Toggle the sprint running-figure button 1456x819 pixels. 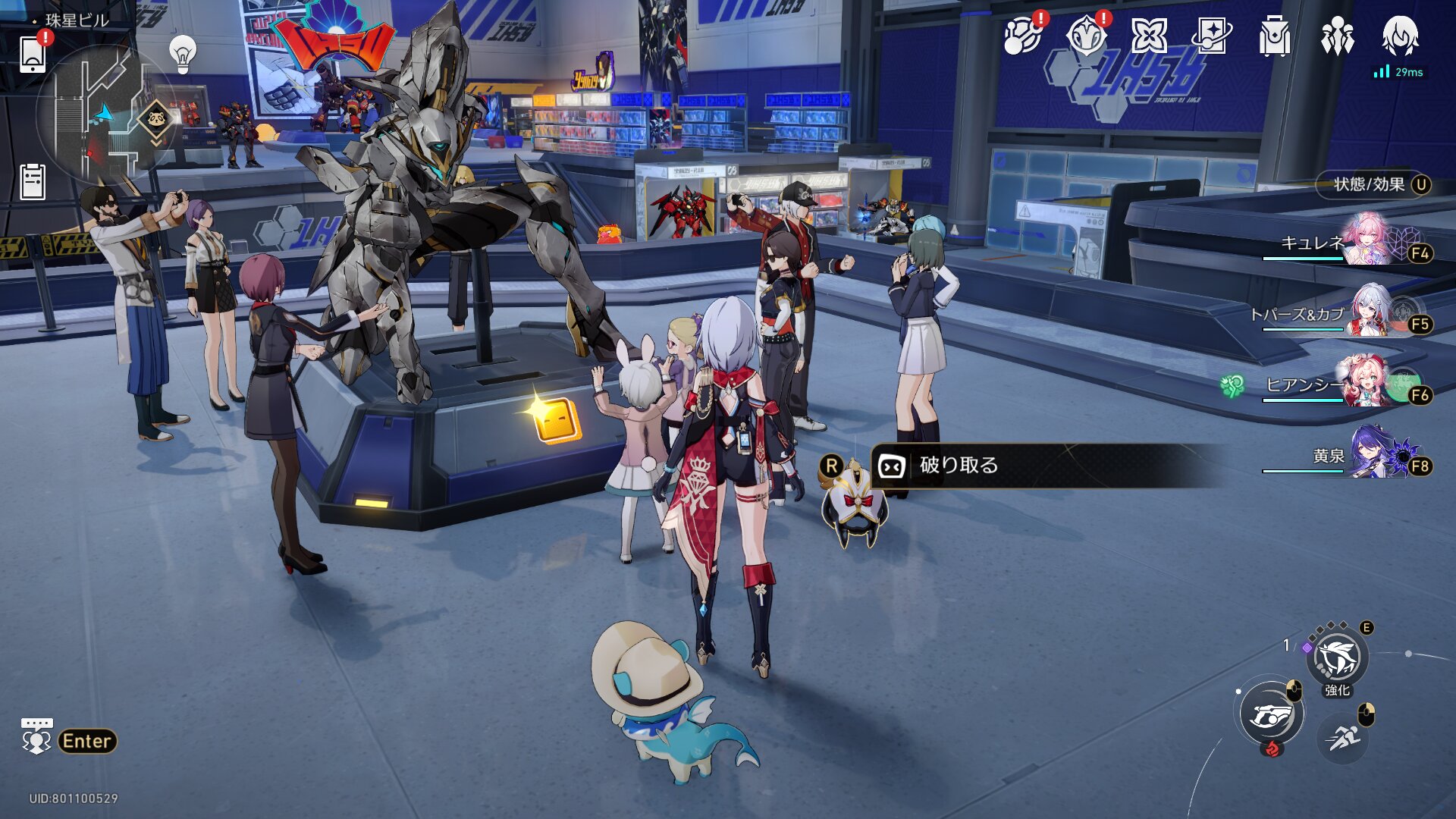tap(1343, 736)
